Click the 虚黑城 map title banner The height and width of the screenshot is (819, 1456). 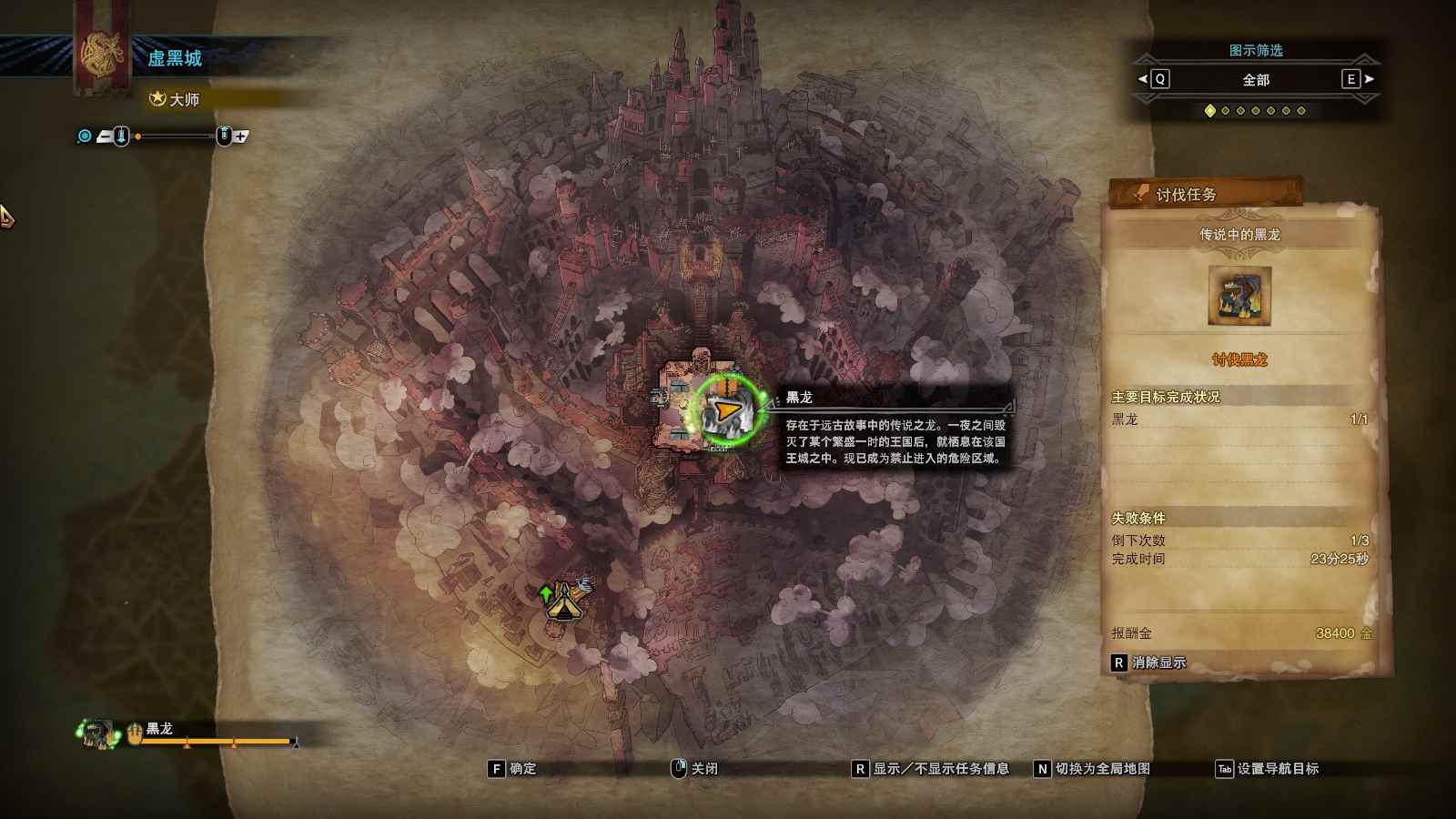(x=175, y=58)
